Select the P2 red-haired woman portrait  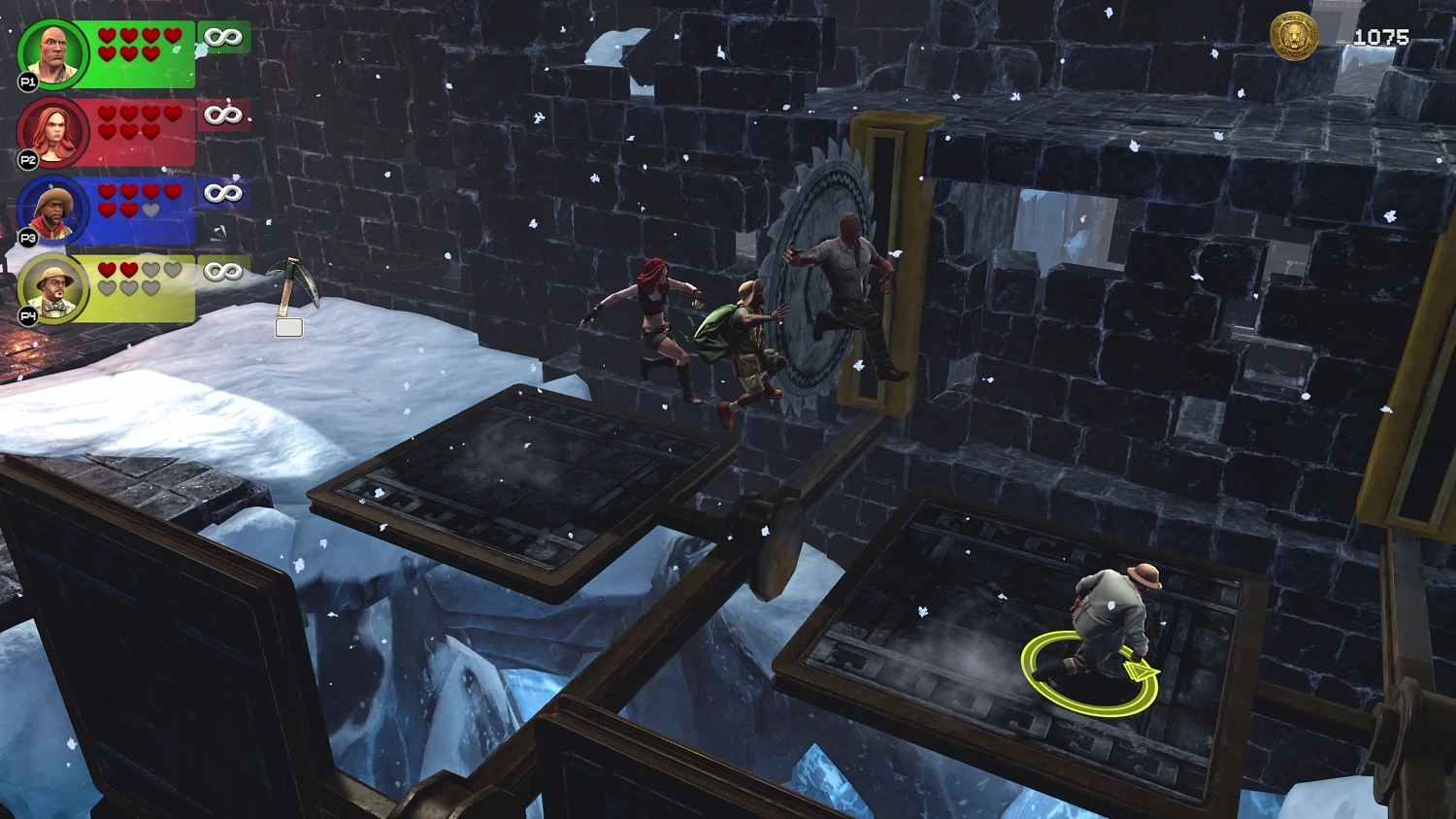53,132
